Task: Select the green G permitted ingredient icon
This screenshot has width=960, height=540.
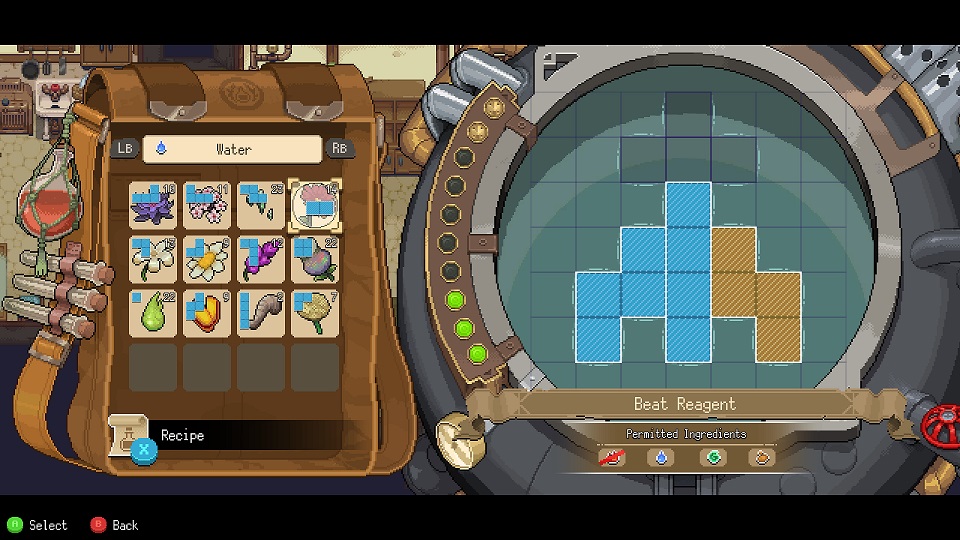Action: 713,458
